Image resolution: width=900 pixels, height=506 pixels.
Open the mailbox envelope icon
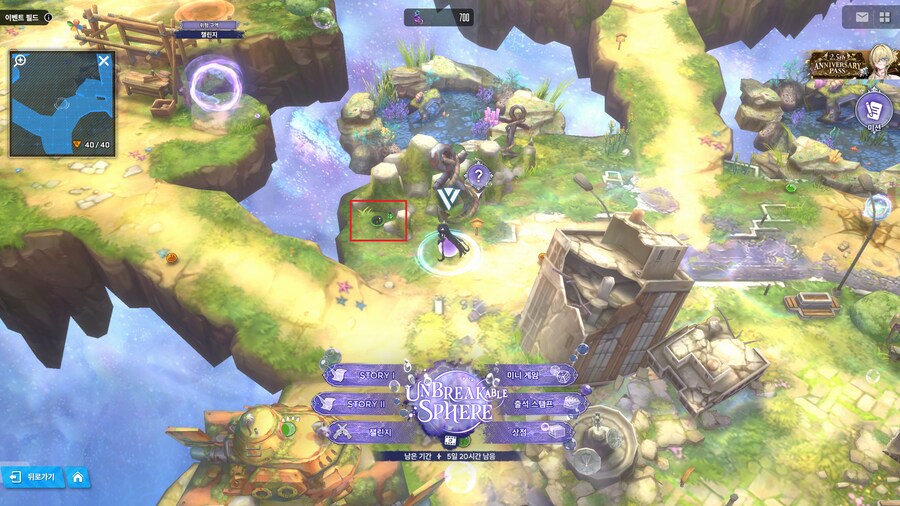point(861,17)
